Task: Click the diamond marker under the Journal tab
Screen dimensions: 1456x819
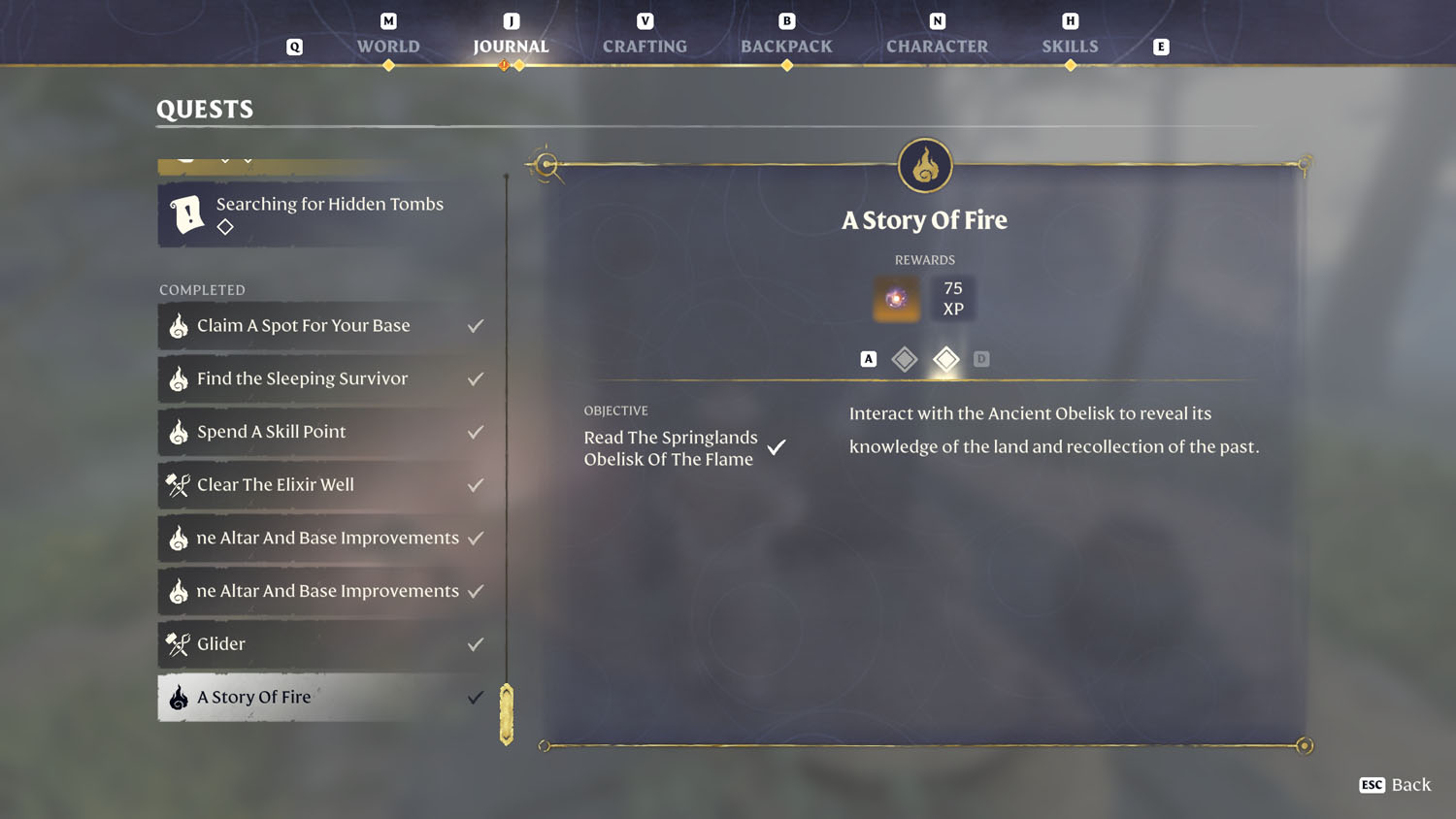Action: 520,66
